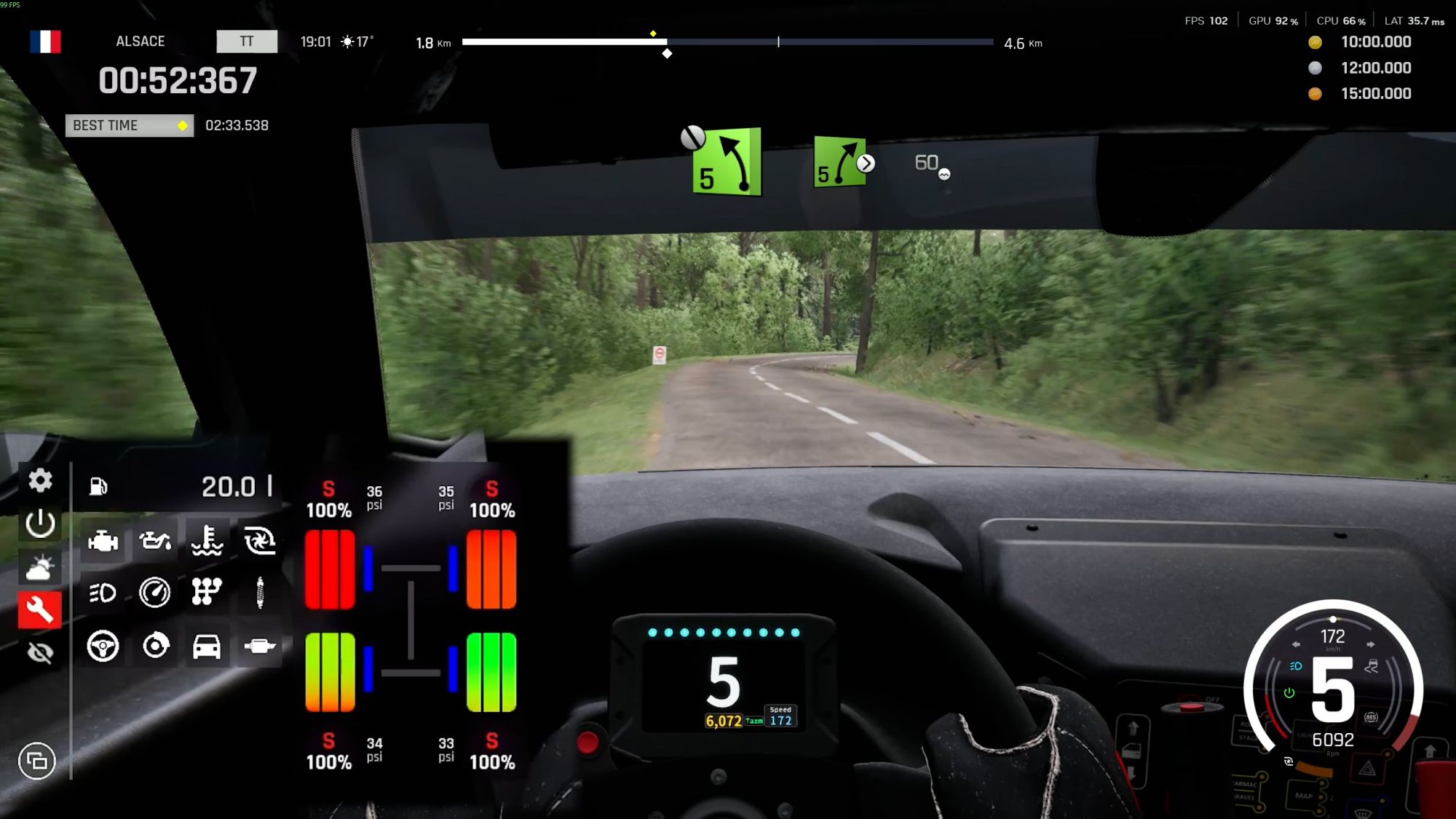
Task: Click the oil can icon
Action: [x=155, y=541]
